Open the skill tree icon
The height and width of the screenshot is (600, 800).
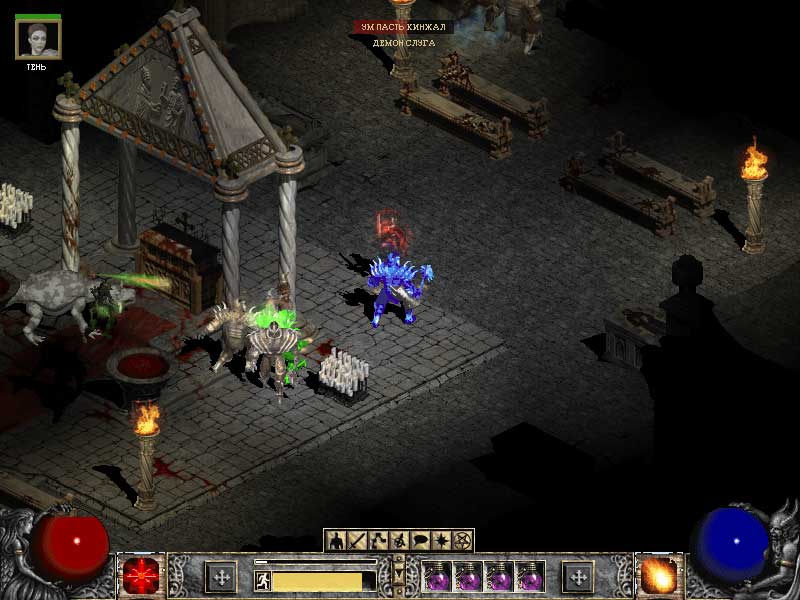378,541
